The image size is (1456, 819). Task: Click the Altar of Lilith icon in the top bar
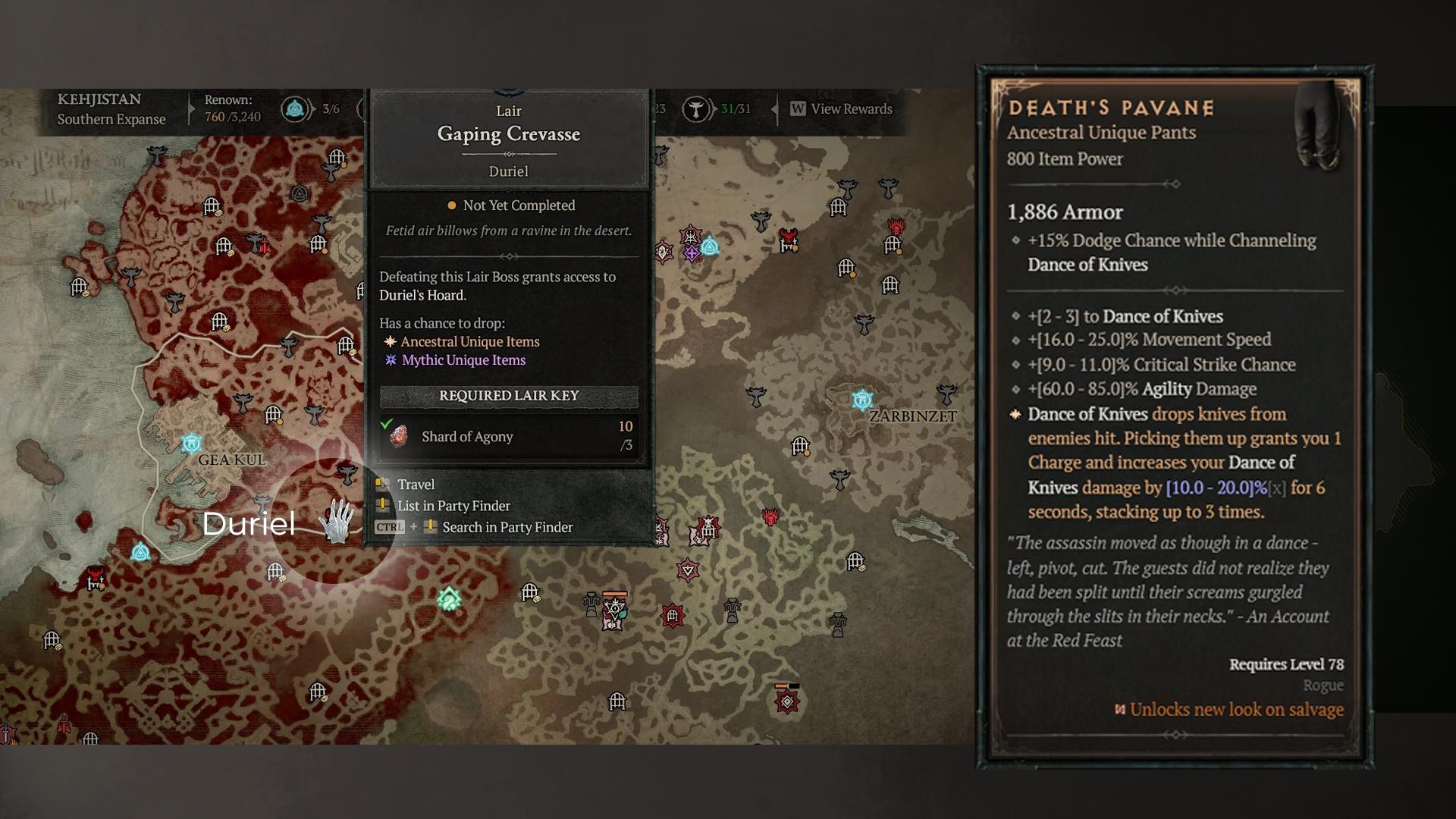(296, 108)
